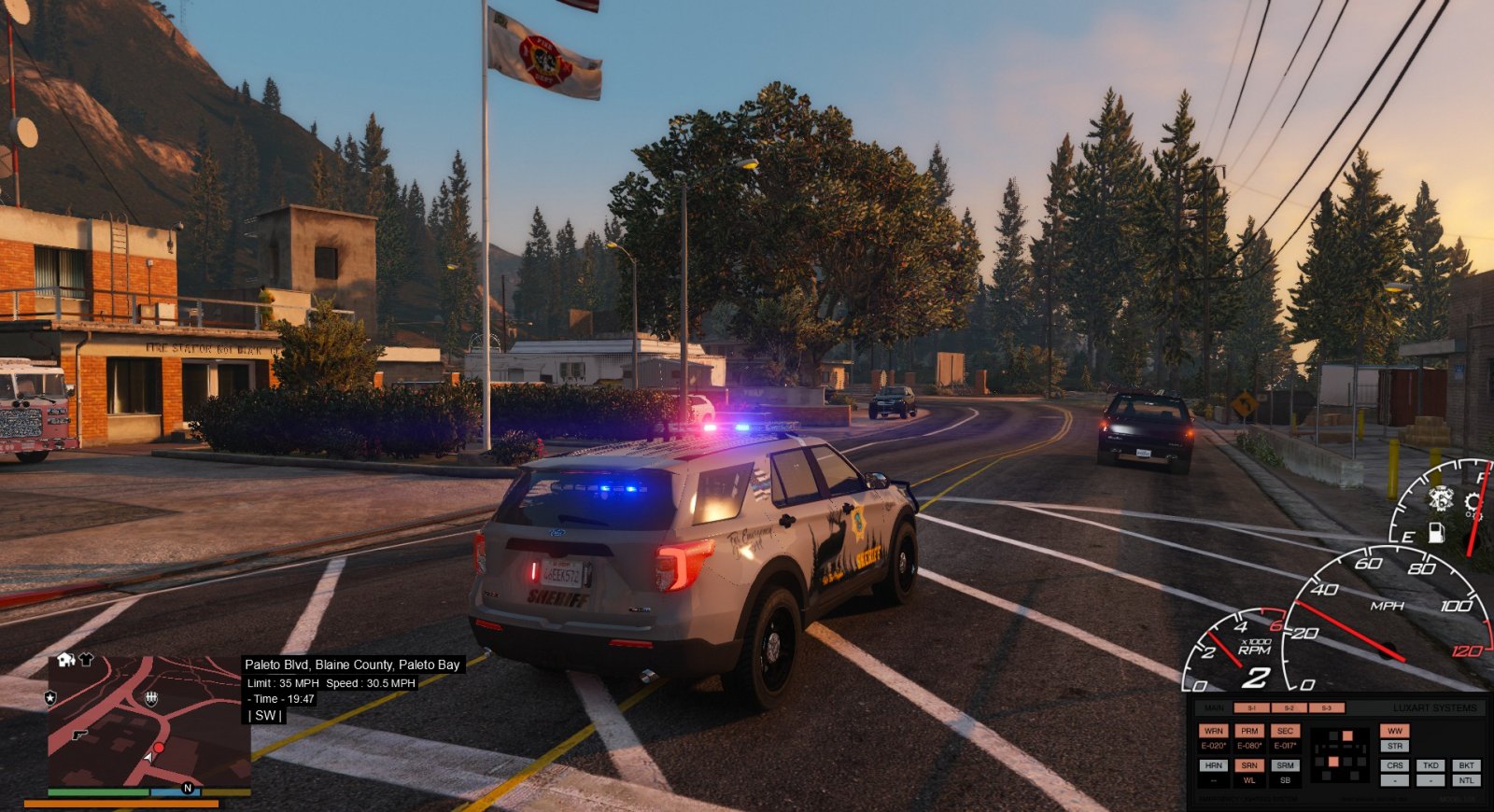The width and height of the screenshot is (1494, 812).
Task: Activate the CRS cruise lights button
Action: (1395, 765)
